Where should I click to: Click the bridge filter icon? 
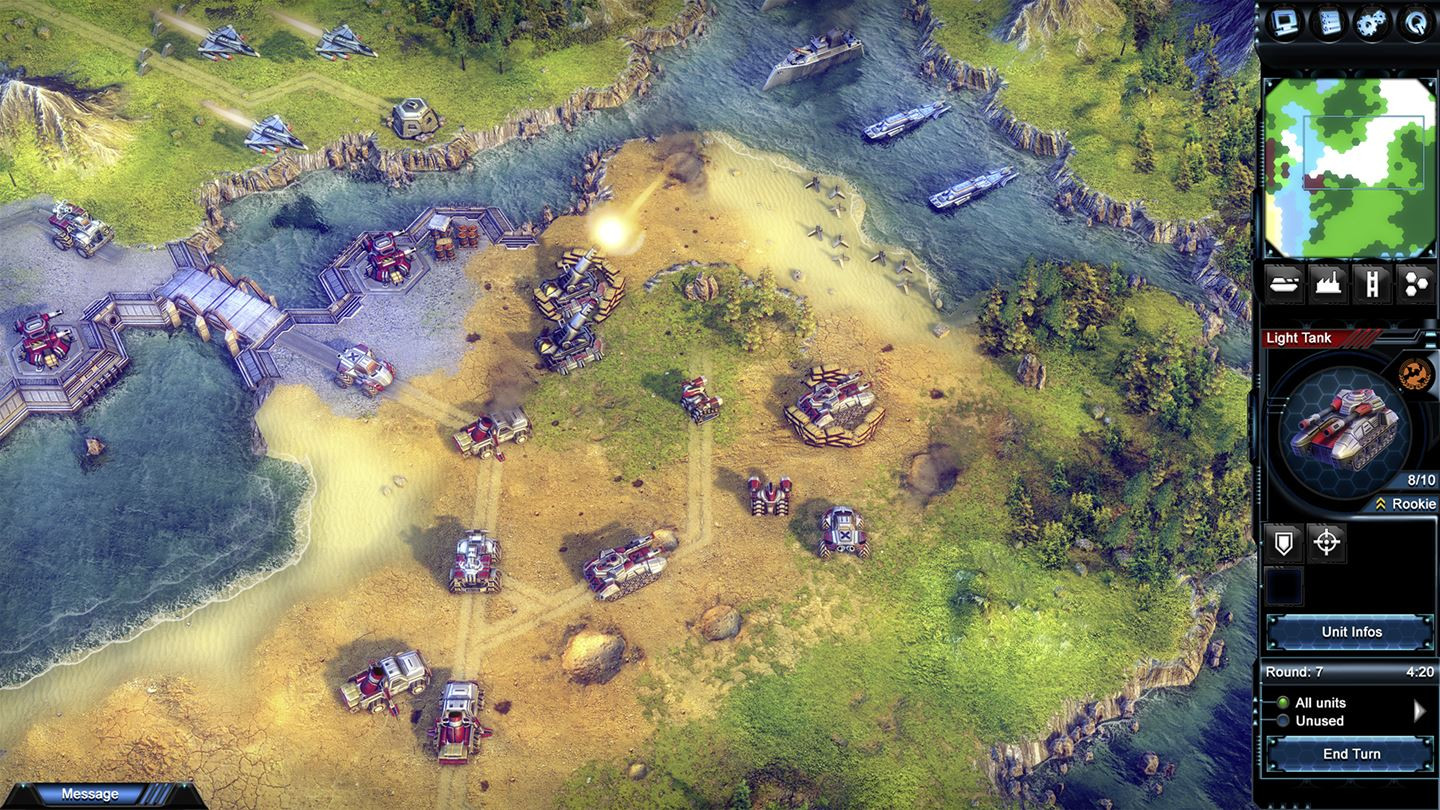click(x=1370, y=285)
